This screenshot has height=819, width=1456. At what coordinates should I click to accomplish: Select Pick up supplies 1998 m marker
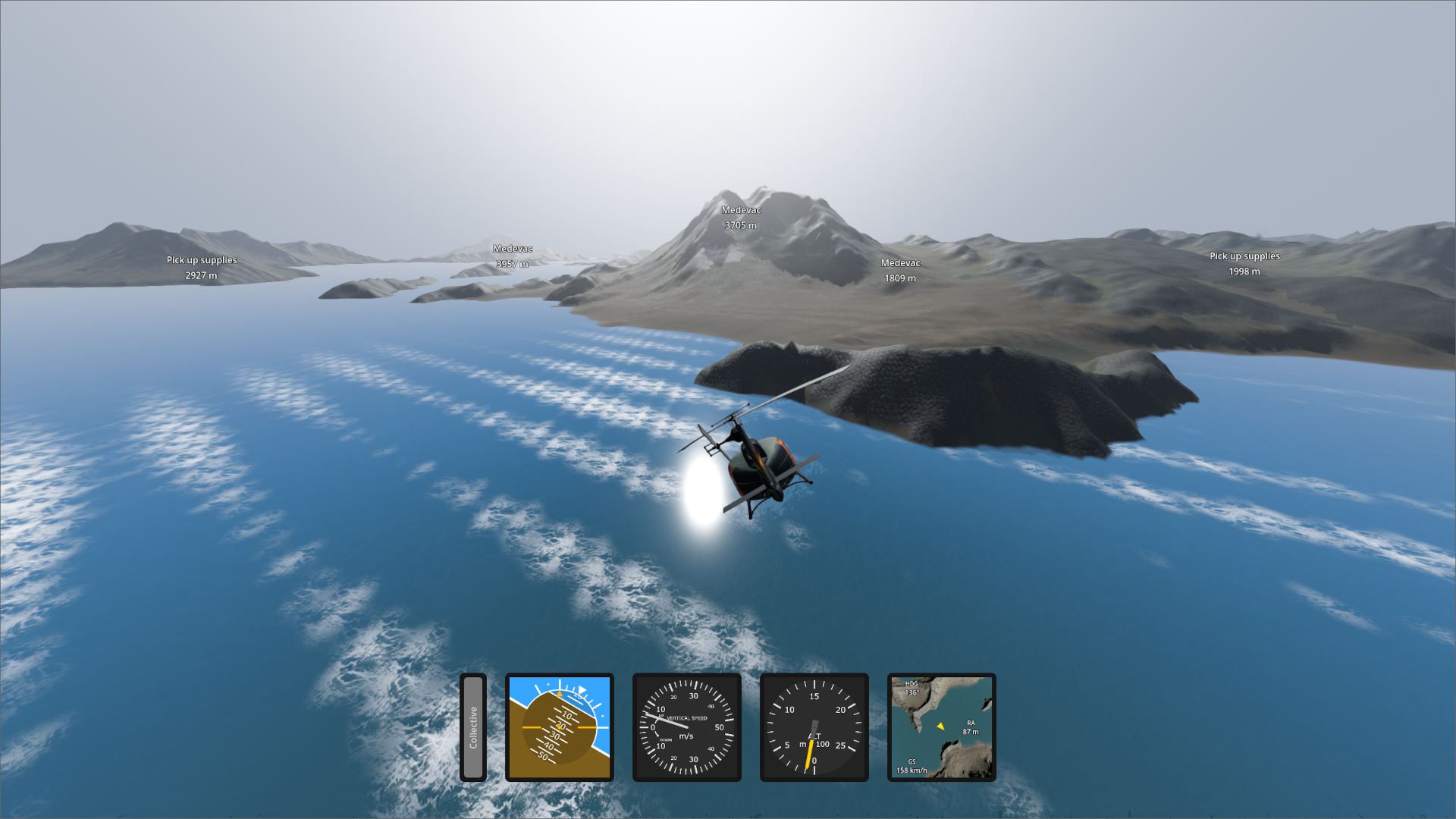(1244, 264)
